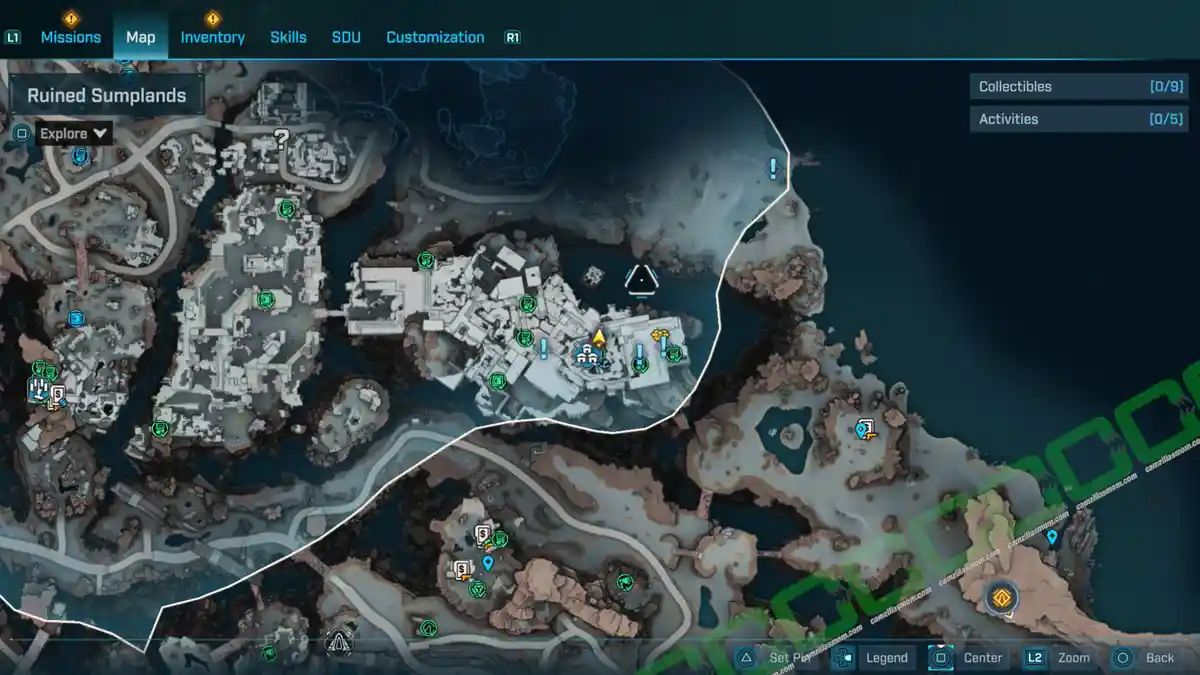This screenshot has height=675, width=1200.
Task: Open the Inventory tab
Action: [x=212, y=37]
